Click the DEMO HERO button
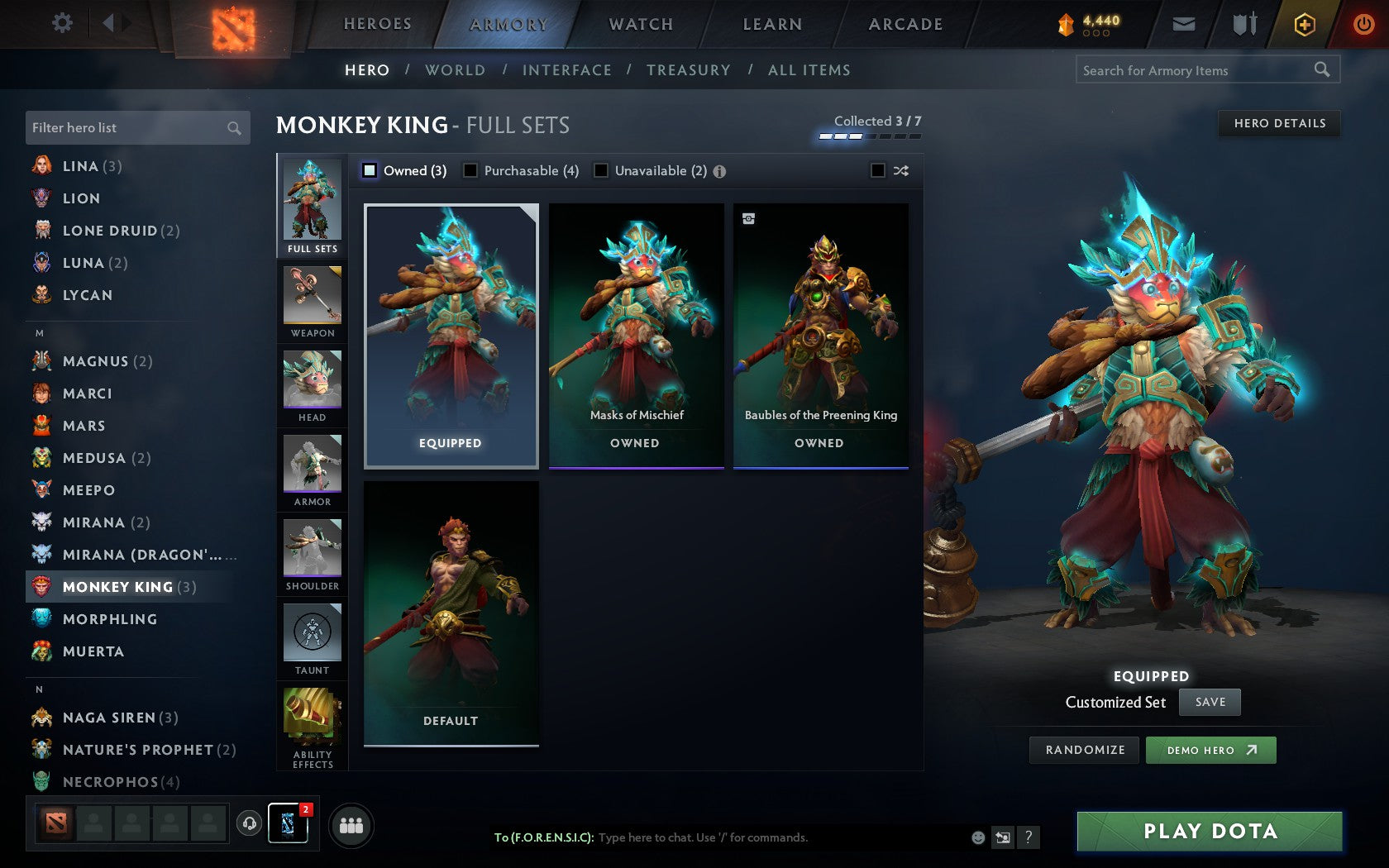 (x=1210, y=750)
